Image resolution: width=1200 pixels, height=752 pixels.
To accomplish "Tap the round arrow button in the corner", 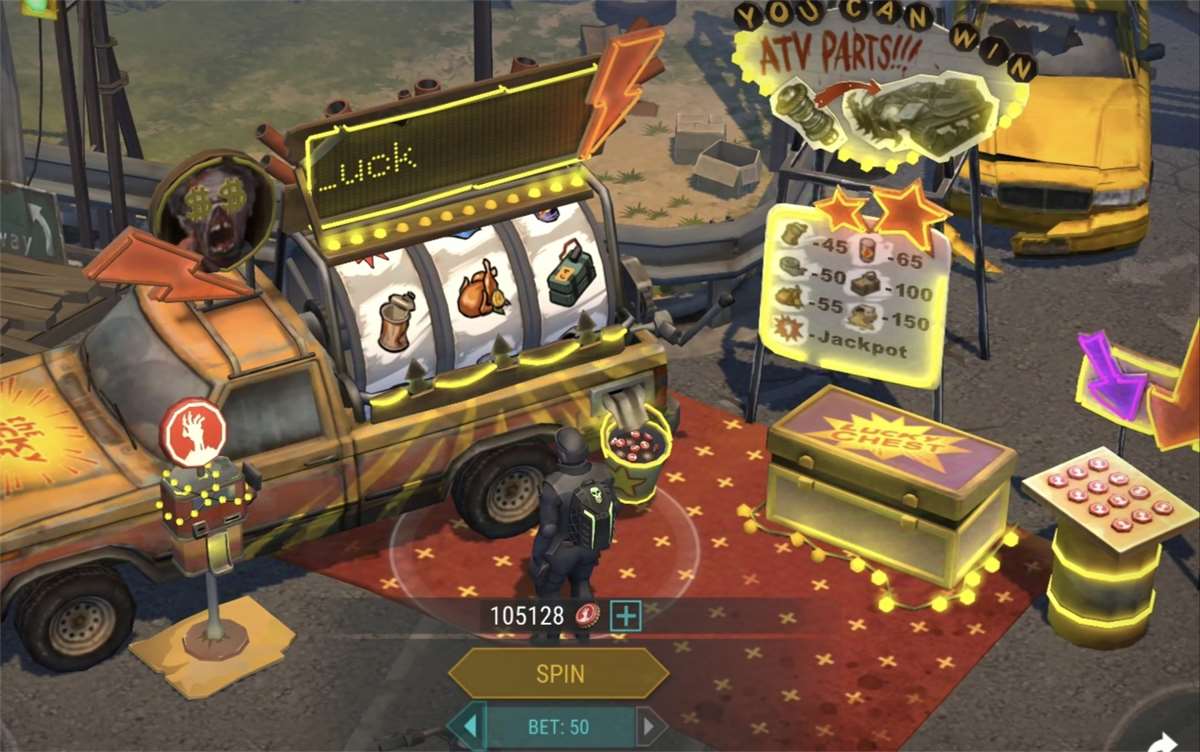I will click(x=1164, y=743).
